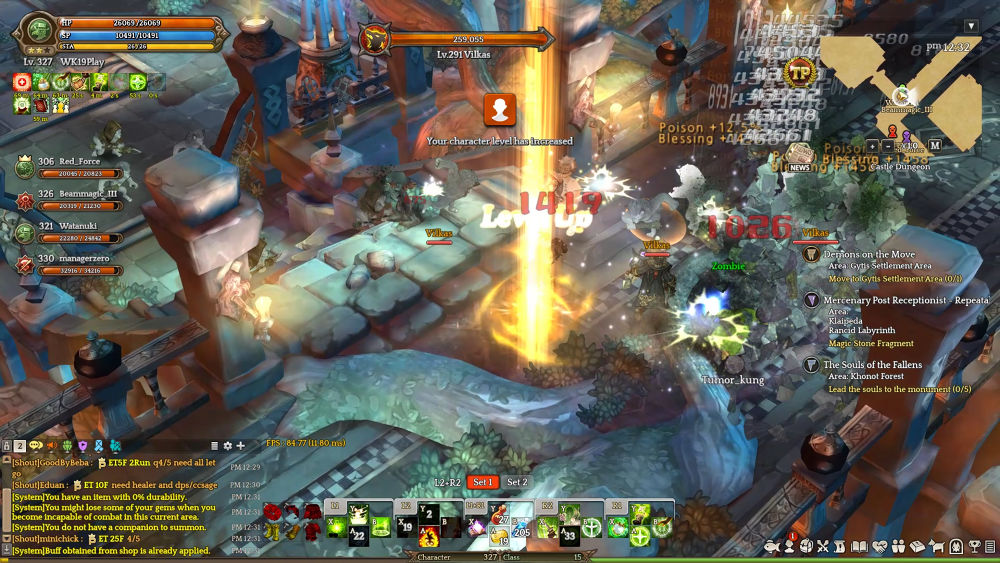Open the NEWS newspaper icon
The image size is (1000, 563).
click(x=798, y=157)
